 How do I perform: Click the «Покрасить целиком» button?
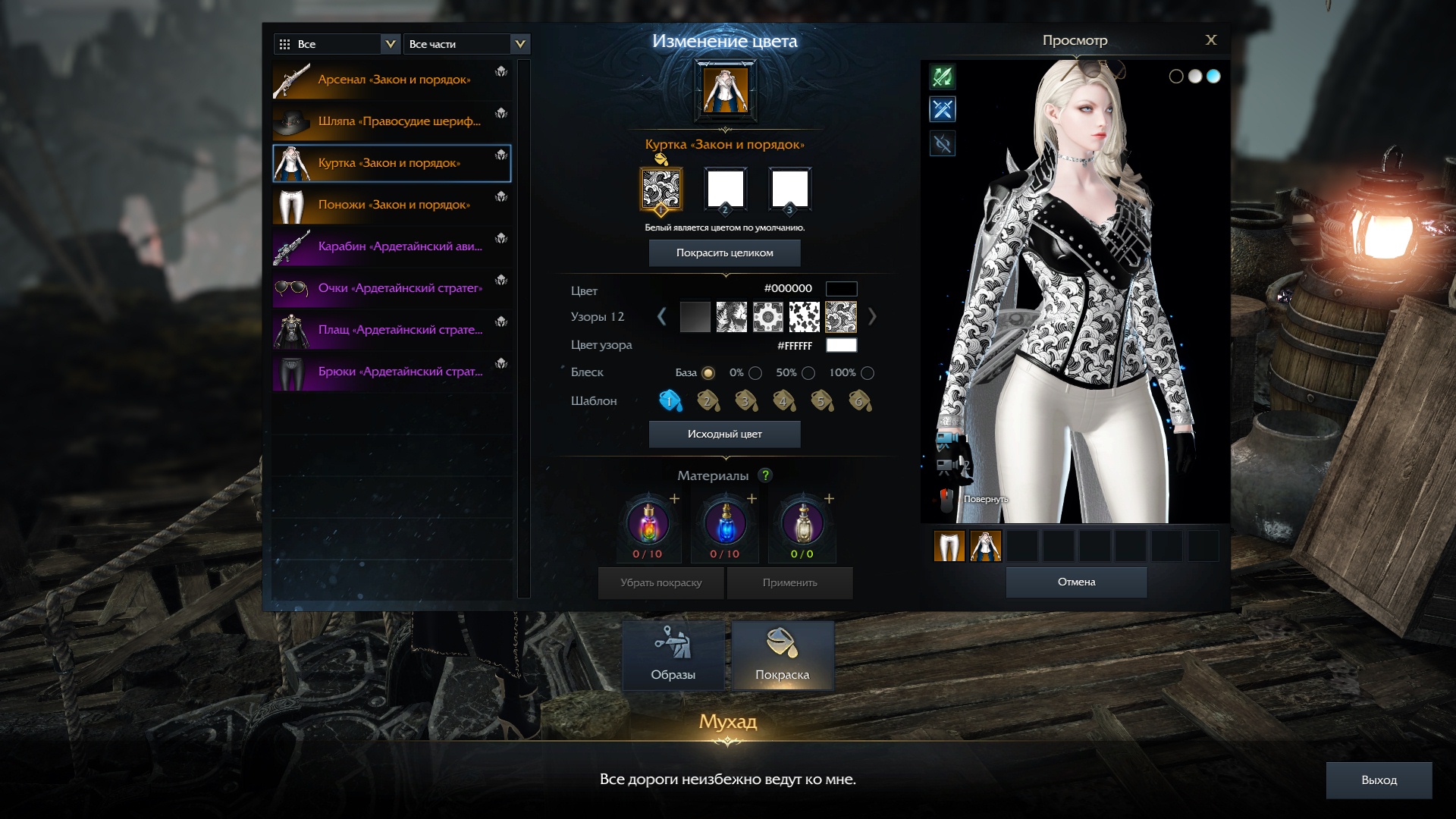(x=724, y=253)
